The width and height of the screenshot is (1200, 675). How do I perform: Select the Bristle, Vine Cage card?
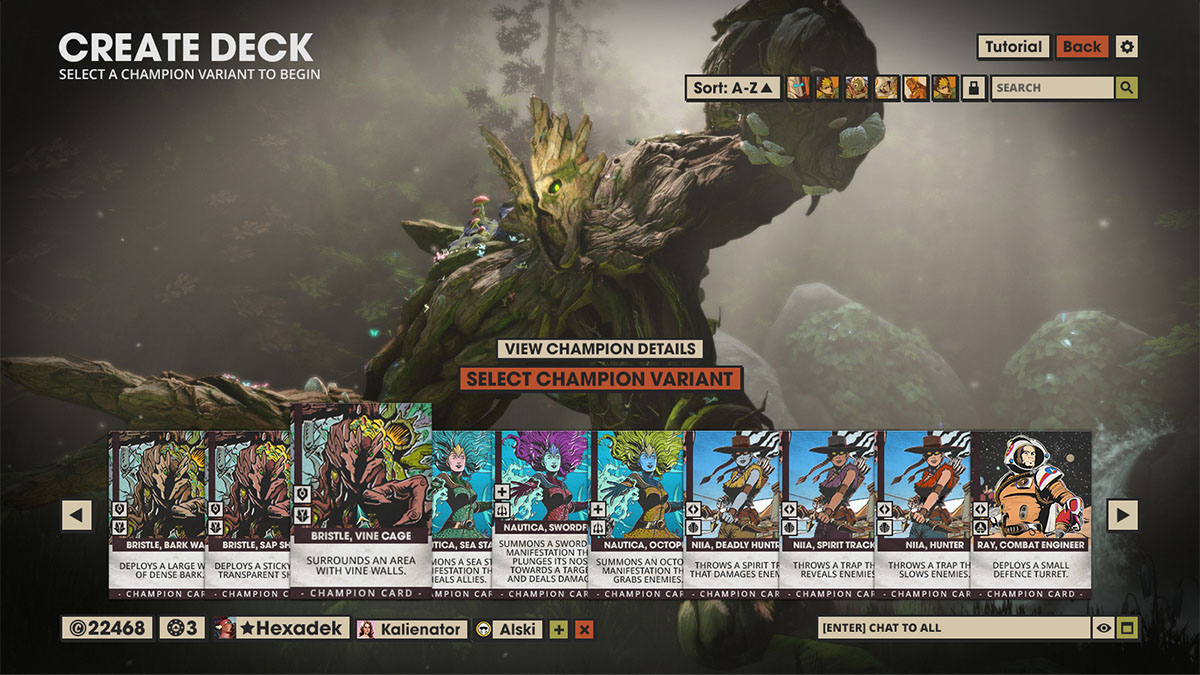pyautogui.click(x=361, y=500)
